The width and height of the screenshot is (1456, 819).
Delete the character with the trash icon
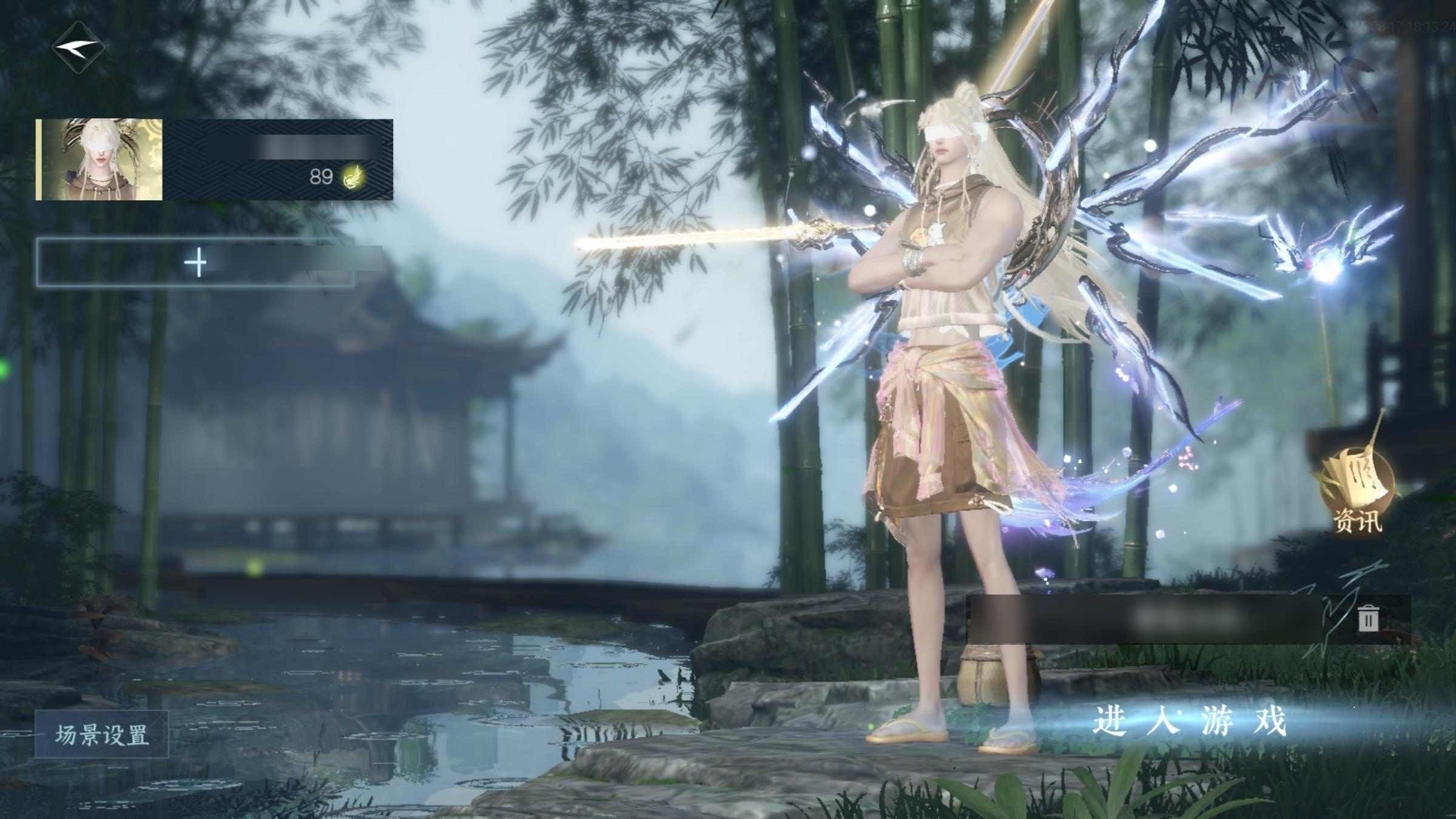(x=1367, y=619)
